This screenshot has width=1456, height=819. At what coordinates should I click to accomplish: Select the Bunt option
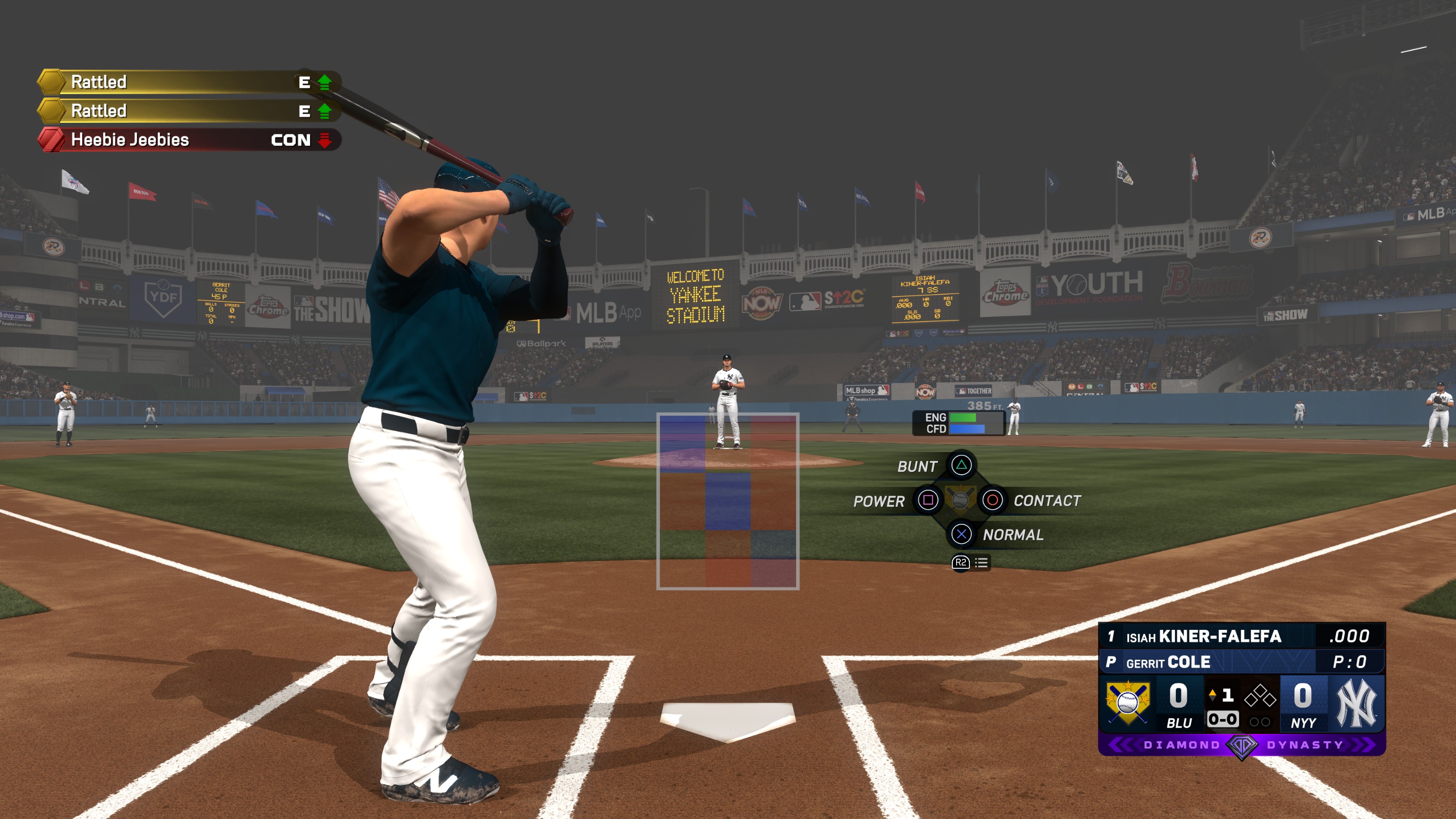961,465
